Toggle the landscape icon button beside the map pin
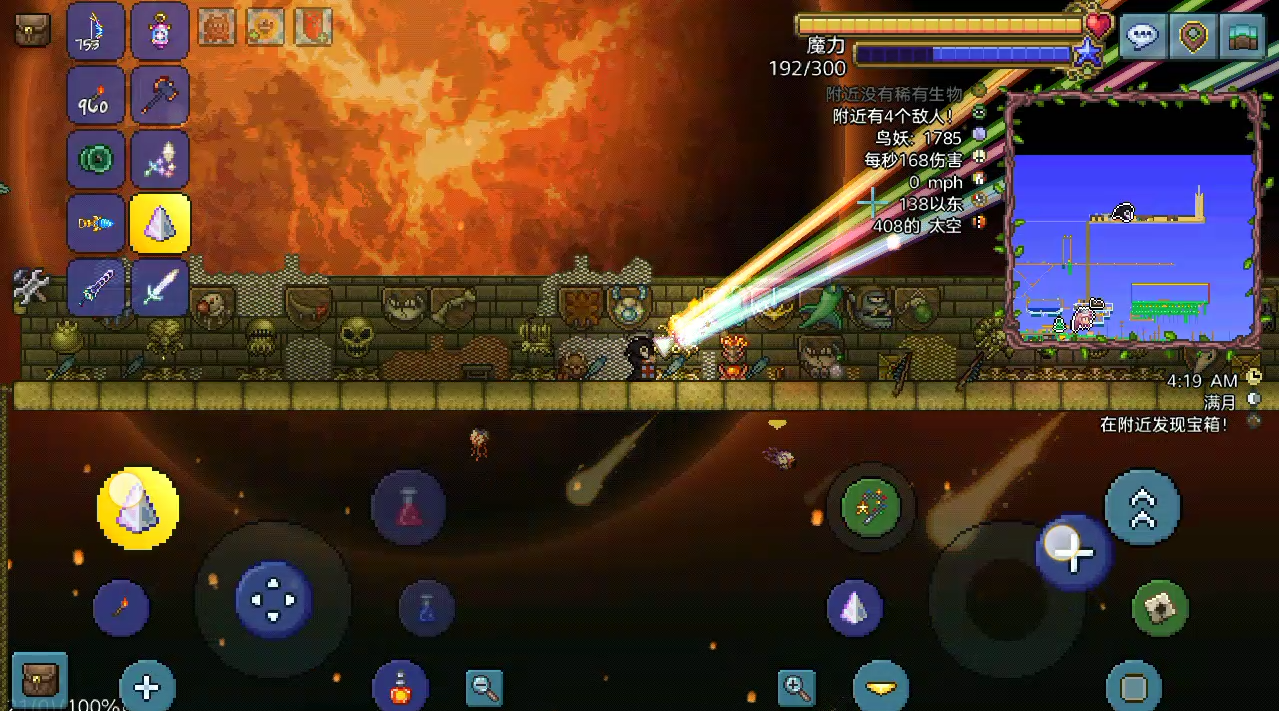The image size is (1279, 711). point(1241,36)
